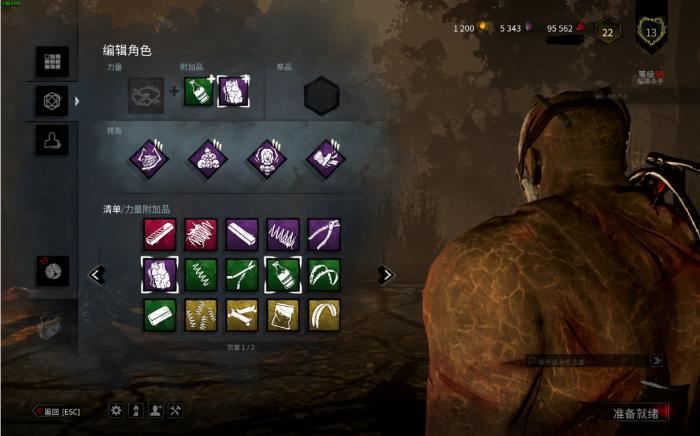Click the 准备就绪 ready button
Screen dimensions: 700x436
(636, 413)
